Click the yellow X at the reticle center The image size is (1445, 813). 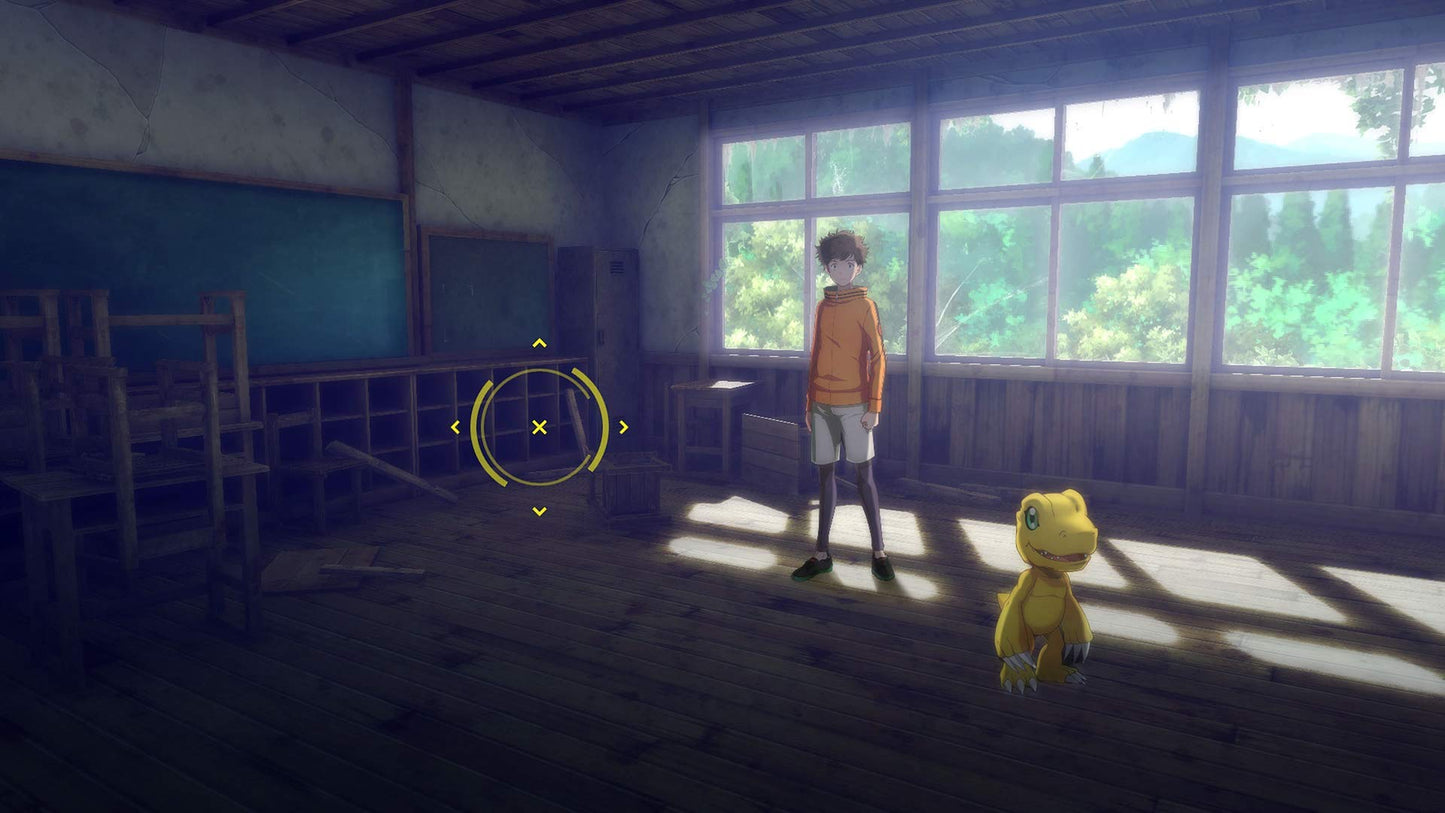point(539,426)
